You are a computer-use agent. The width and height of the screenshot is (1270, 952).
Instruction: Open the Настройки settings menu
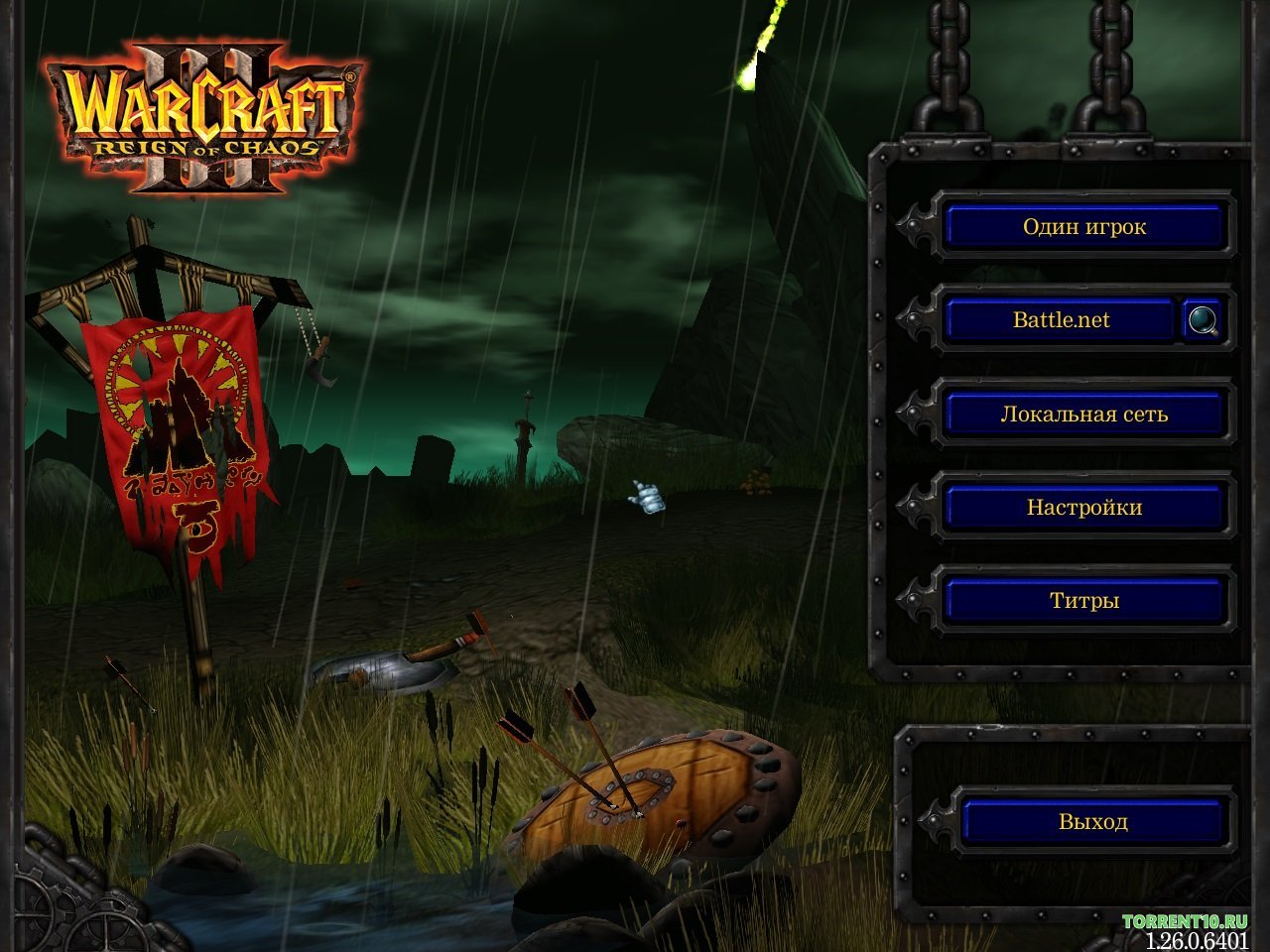tap(1083, 508)
